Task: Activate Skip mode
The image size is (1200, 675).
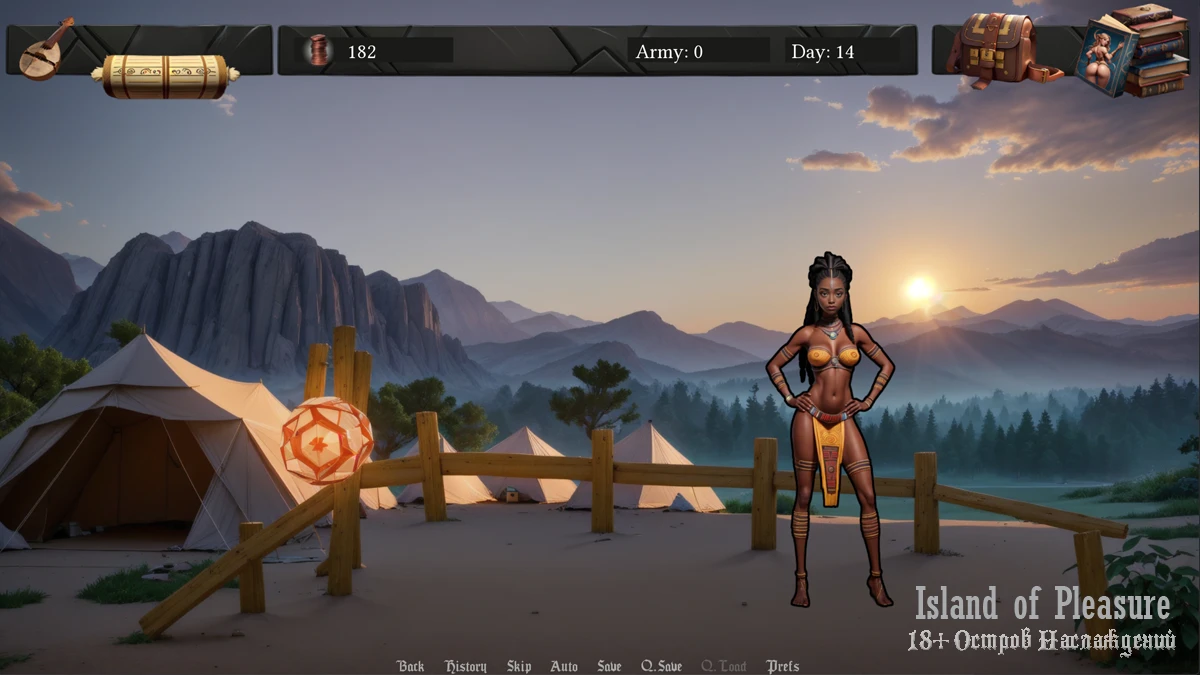Action: (x=519, y=666)
